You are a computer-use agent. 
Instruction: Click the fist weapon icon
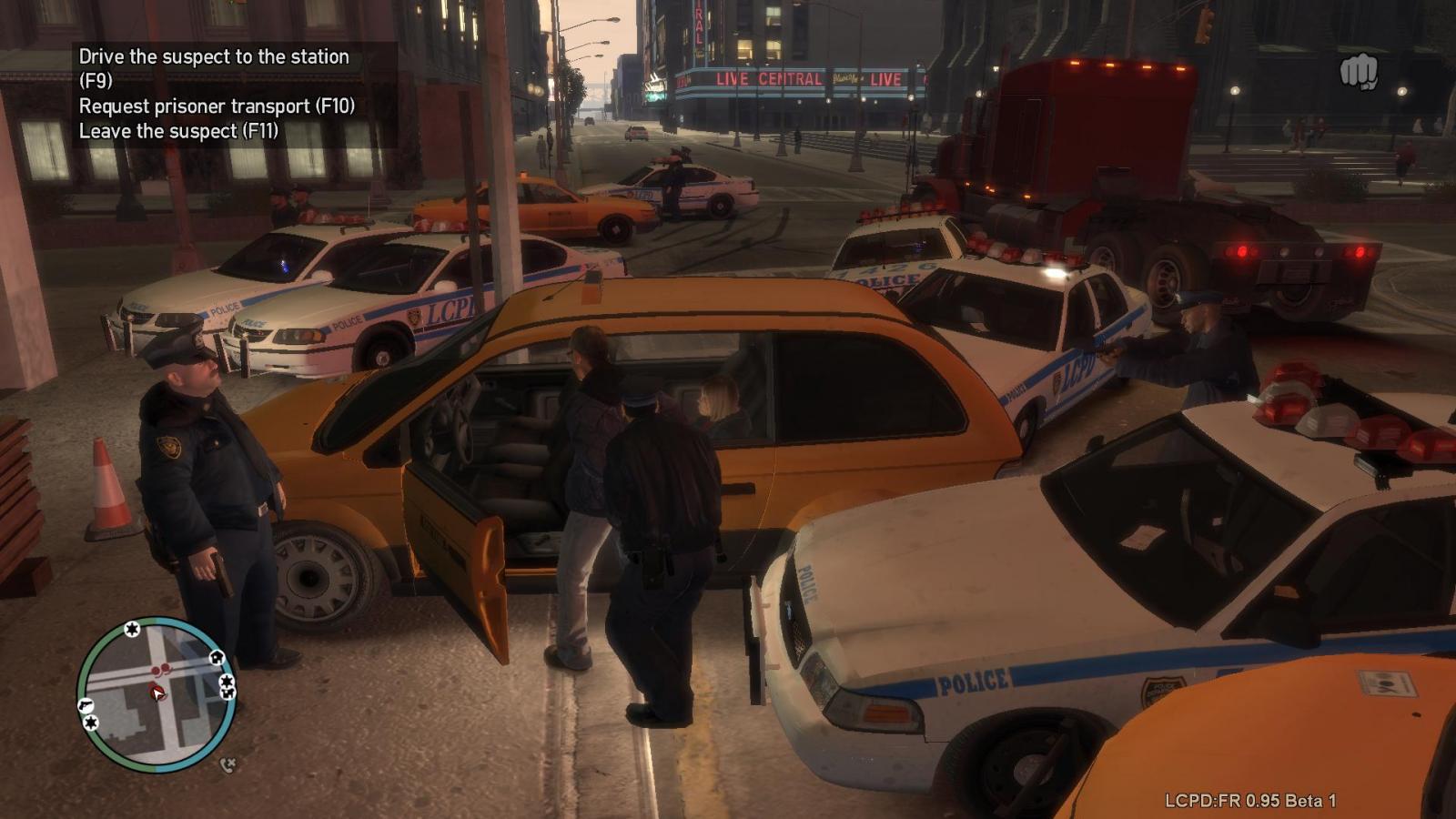pos(1358,72)
